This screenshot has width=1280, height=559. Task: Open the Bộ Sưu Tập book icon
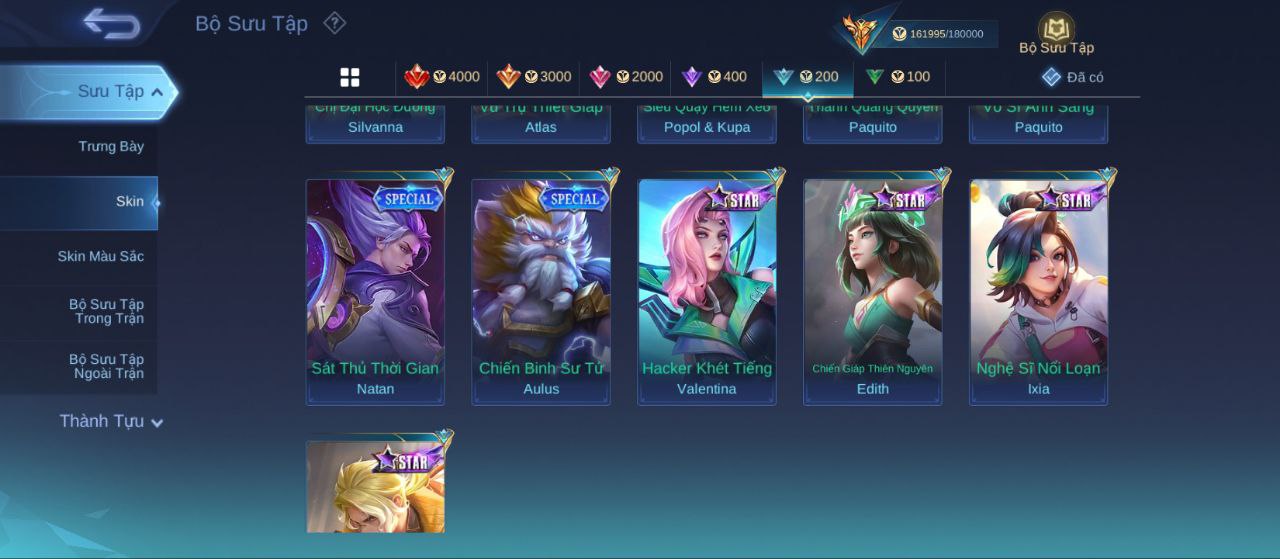(1056, 32)
